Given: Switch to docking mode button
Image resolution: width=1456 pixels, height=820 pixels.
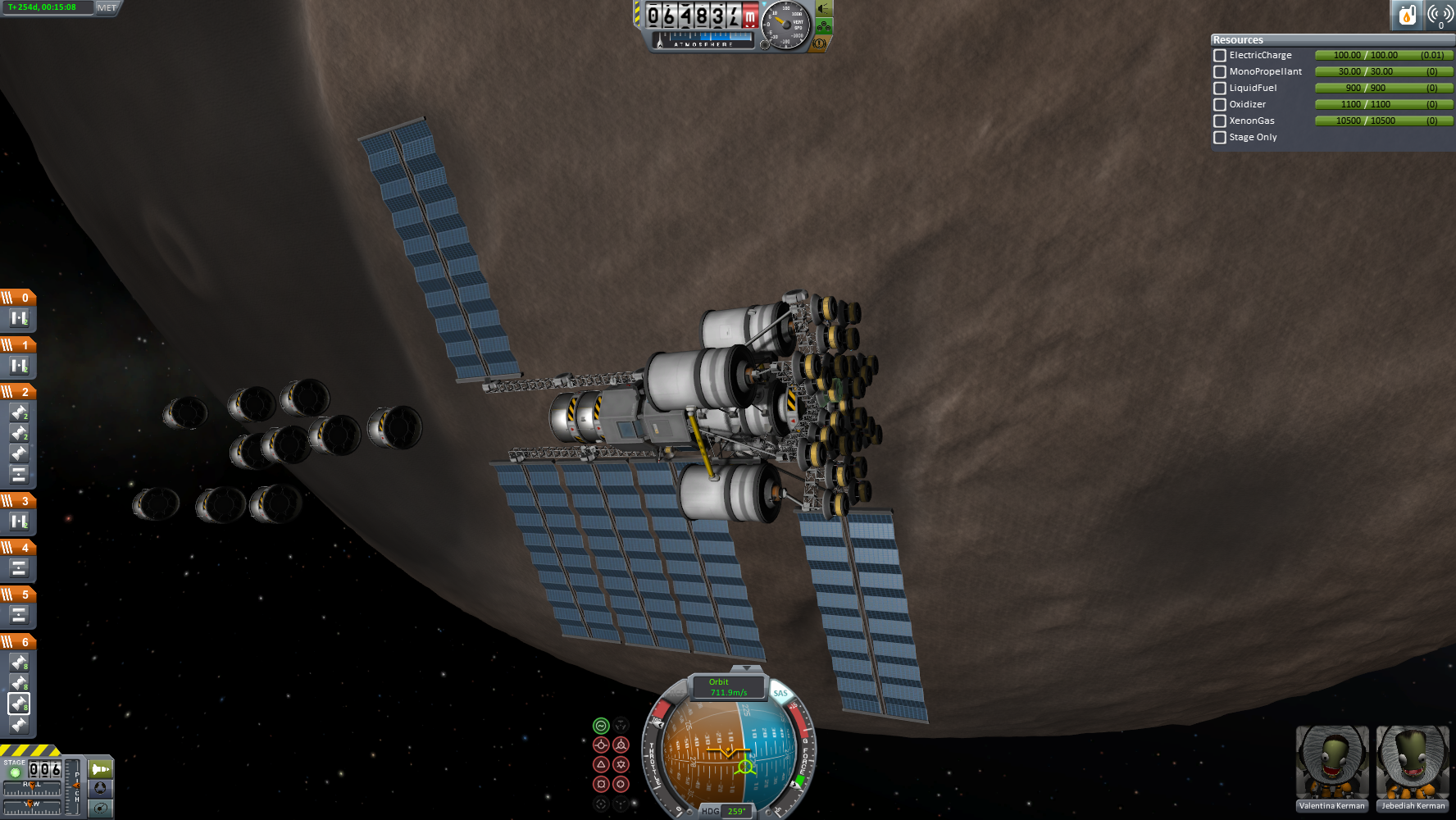Looking at the screenshot, I should (101, 788).
